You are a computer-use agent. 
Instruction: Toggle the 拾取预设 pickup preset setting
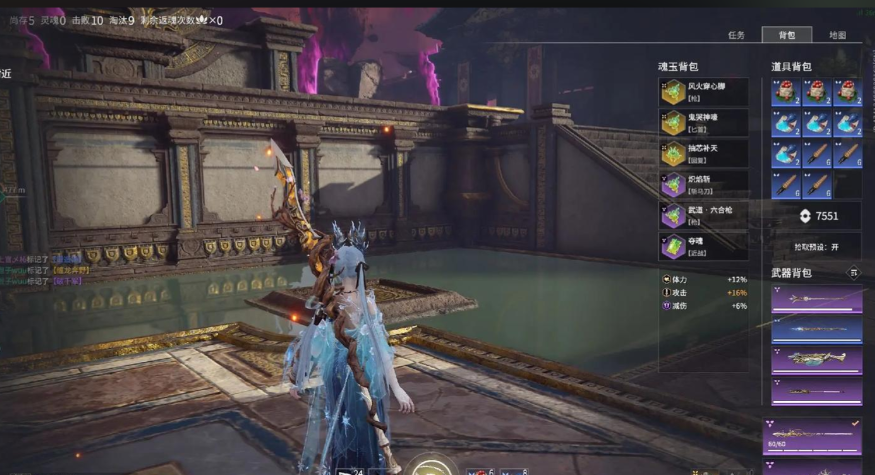pos(816,245)
